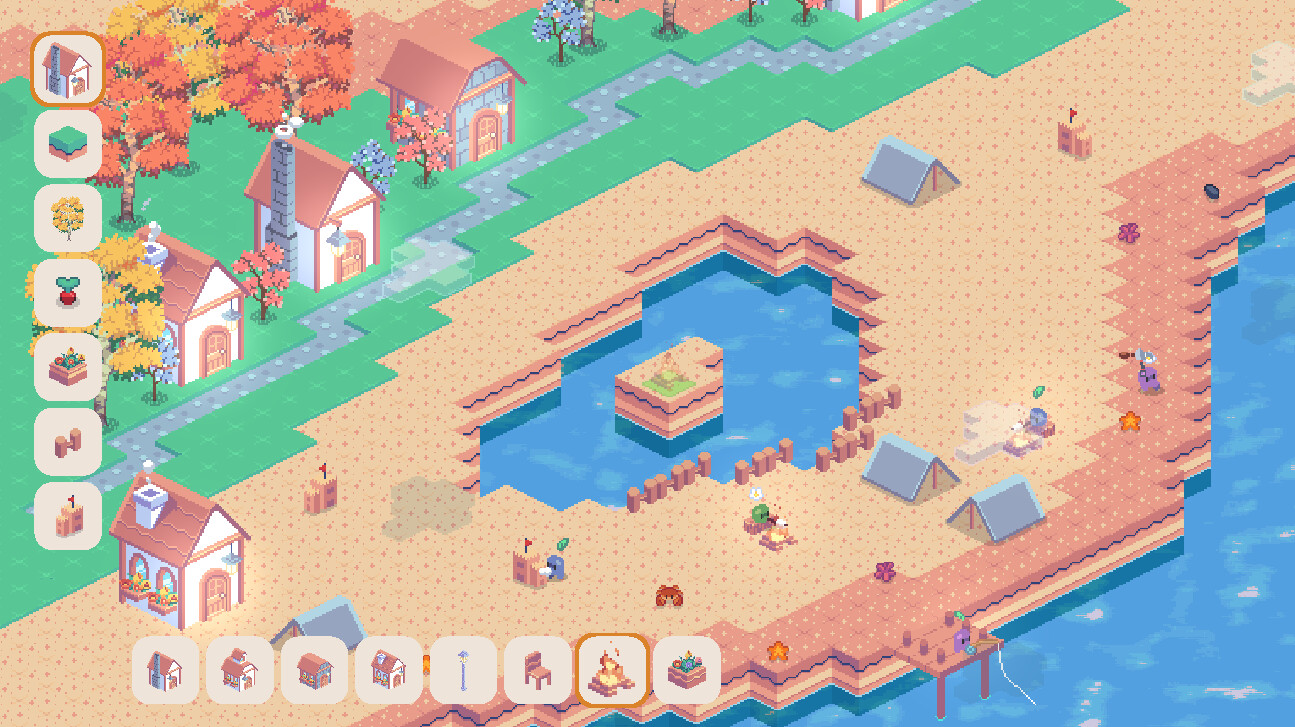1295x727 pixels.
Task: Select the house building category in sidebar
Action: pyautogui.click(x=67, y=66)
